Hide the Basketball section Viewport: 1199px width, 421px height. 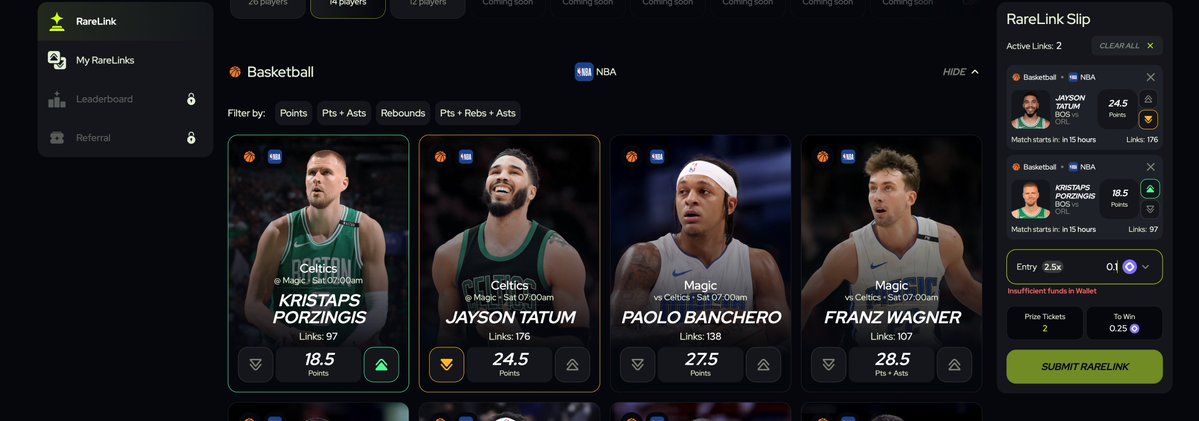pos(960,72)
